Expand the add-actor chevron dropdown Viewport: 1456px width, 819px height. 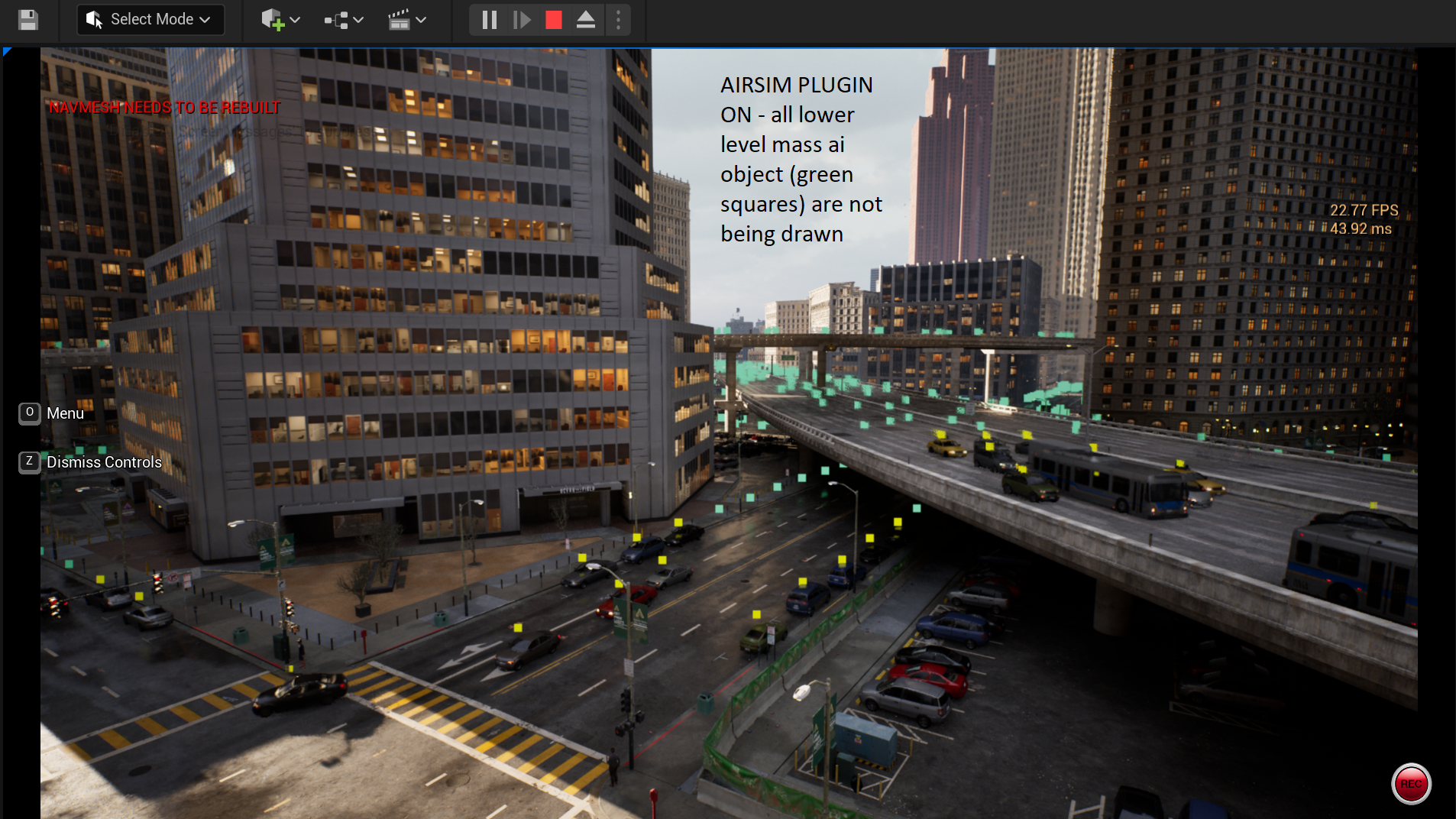coord(296,20)
